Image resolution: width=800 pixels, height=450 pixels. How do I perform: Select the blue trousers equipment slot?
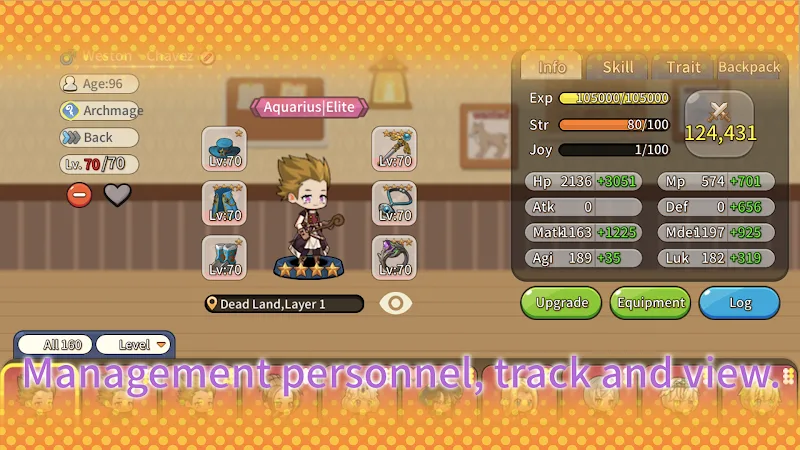pos(224,202)
